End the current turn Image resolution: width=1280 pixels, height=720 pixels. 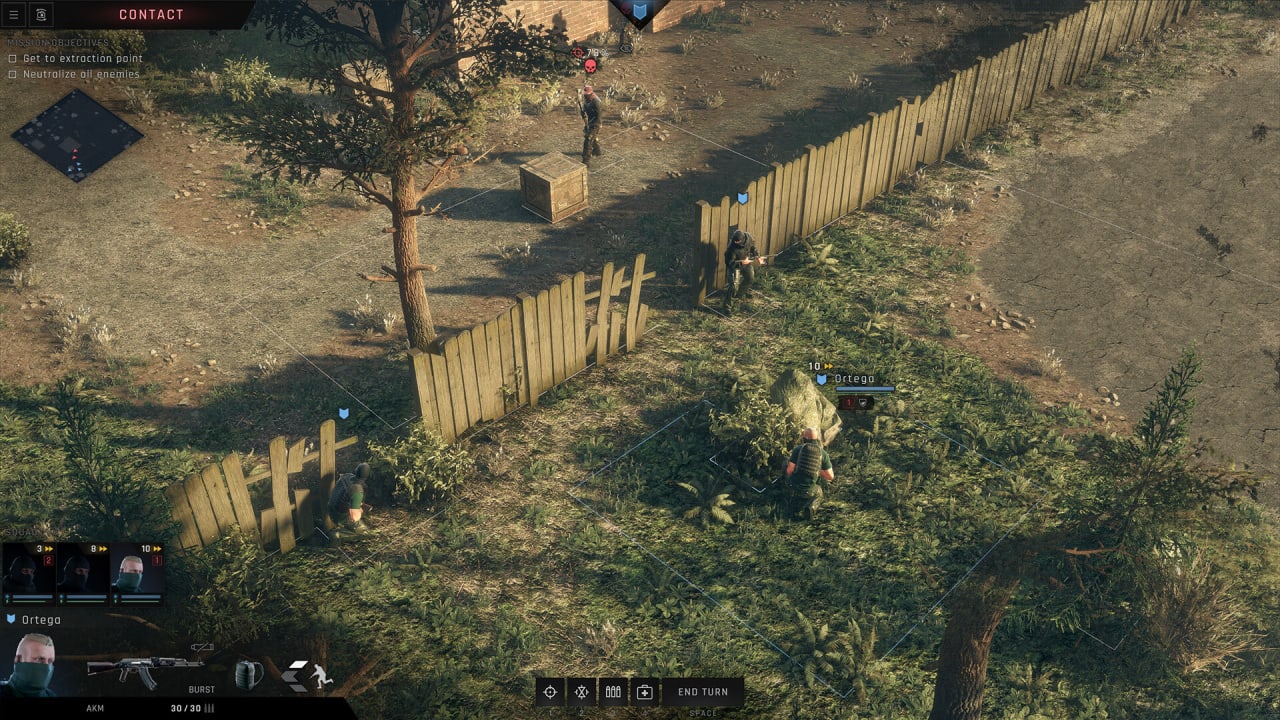coord(703,692)
